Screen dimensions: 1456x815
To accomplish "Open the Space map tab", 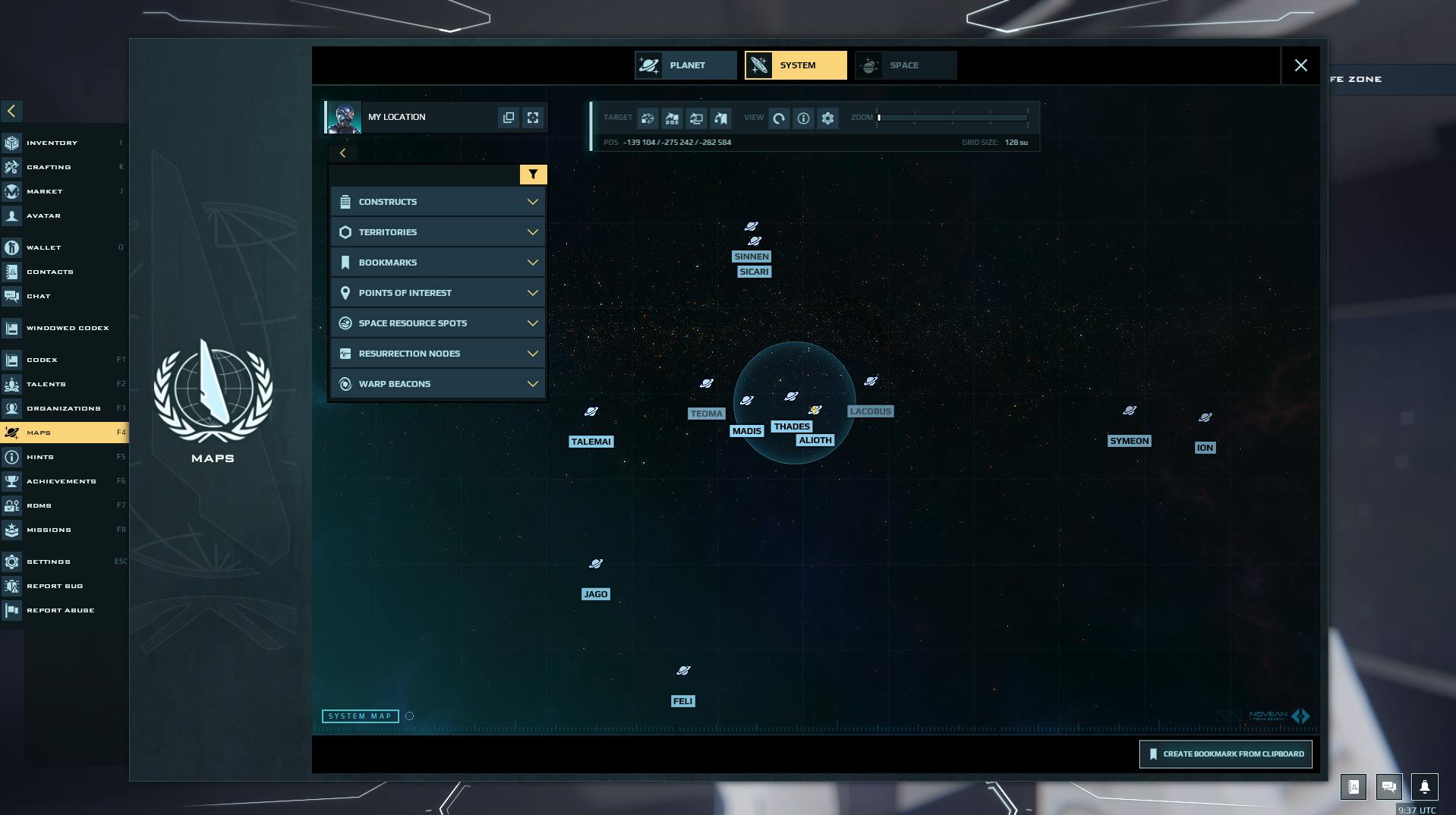I will (x=905, y=65).
